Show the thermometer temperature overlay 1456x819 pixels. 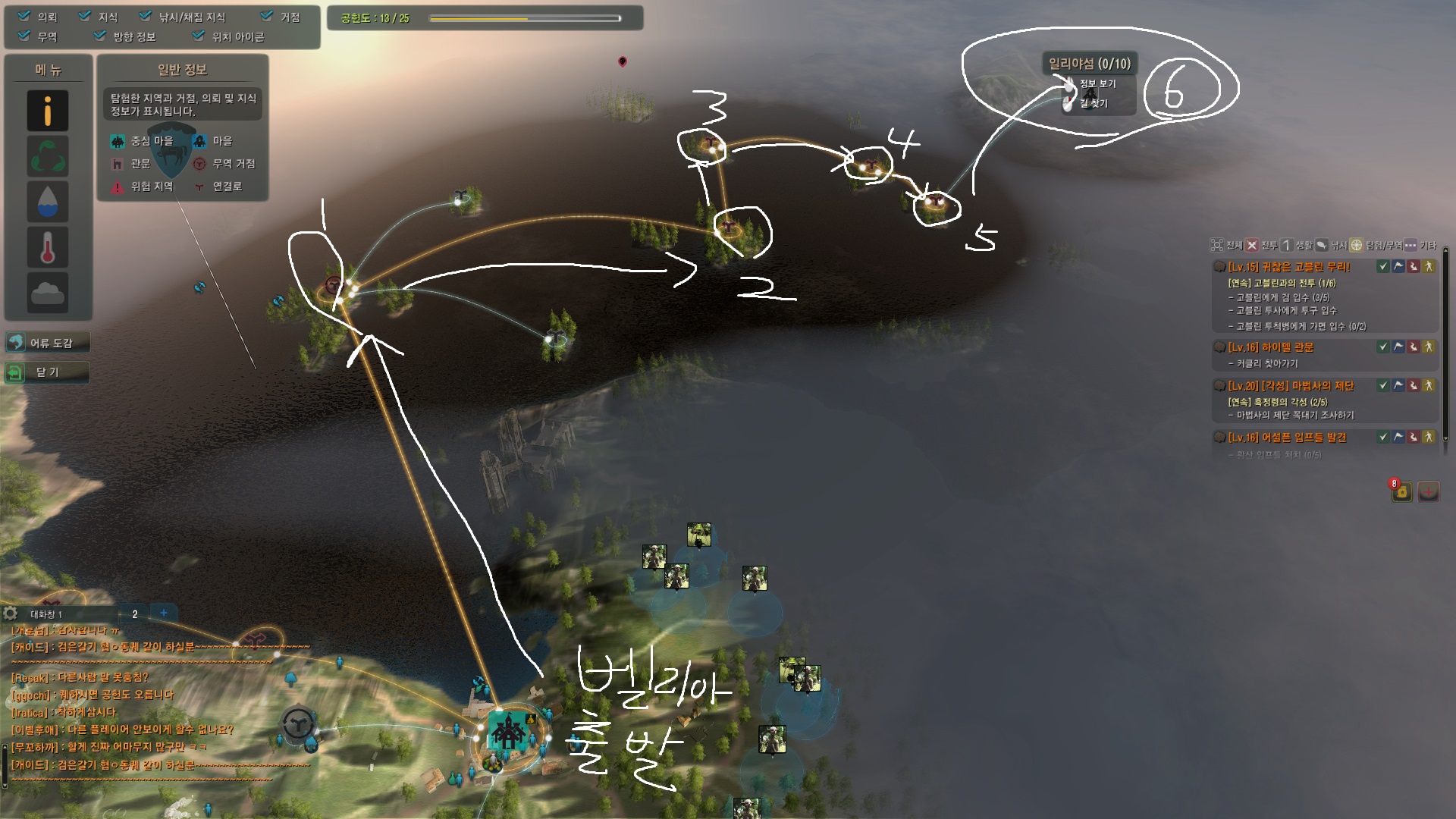click(x=48, y=247)
